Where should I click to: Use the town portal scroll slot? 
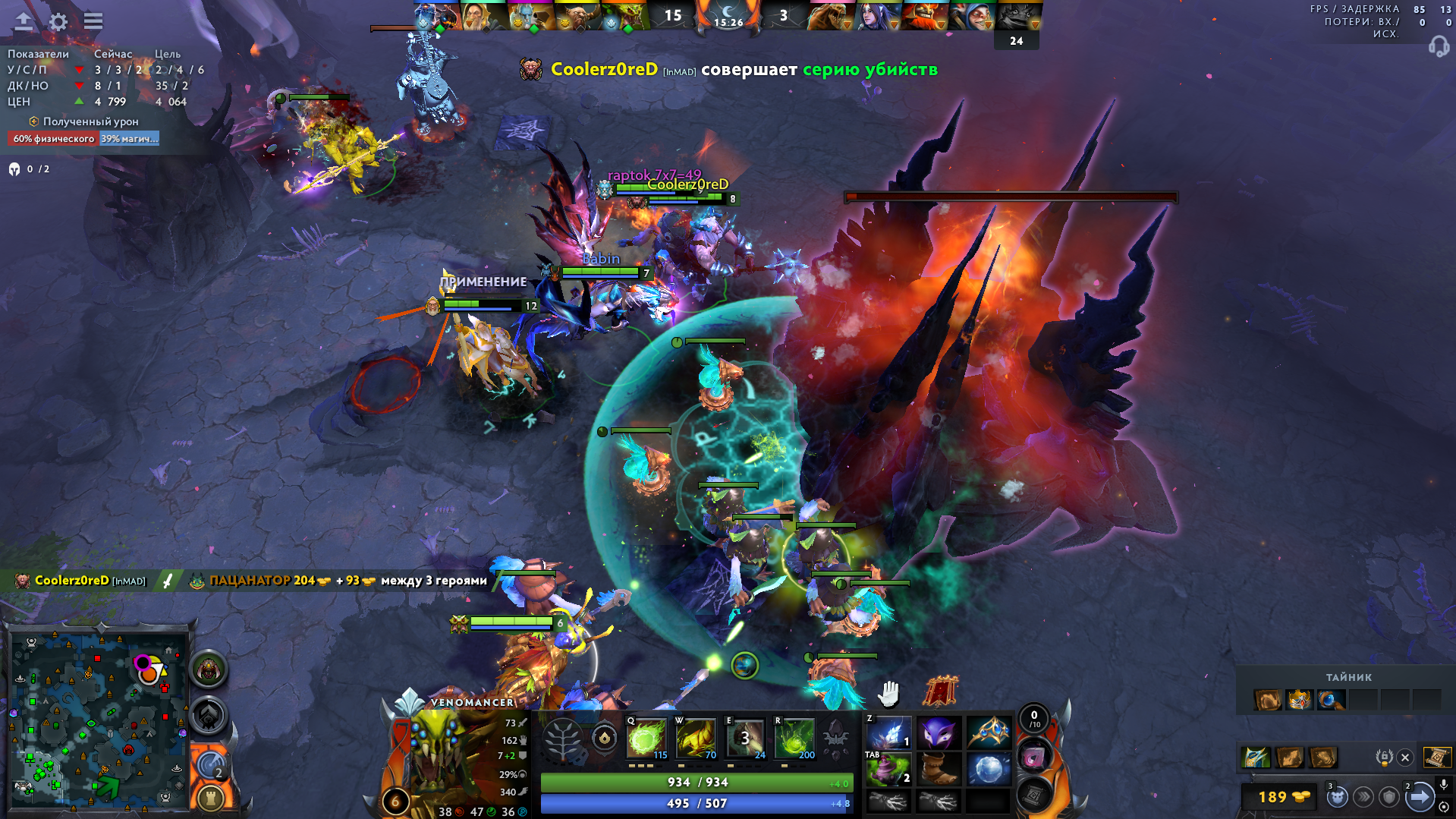1033,795
